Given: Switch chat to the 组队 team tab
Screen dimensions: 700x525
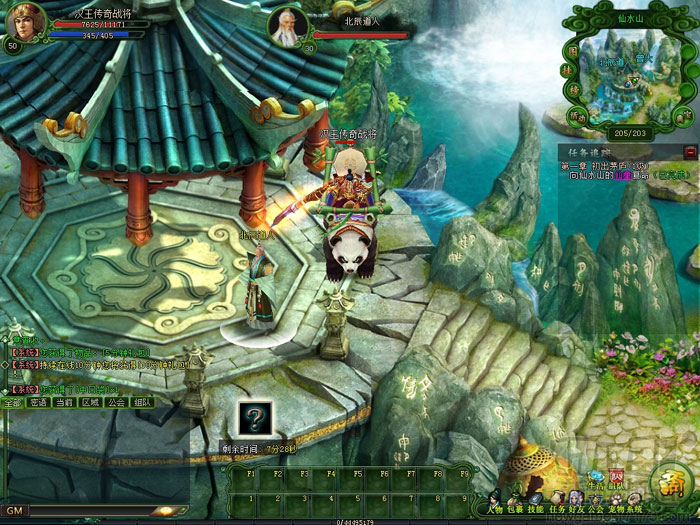Looking at the screenshot, I should point(142,402).
